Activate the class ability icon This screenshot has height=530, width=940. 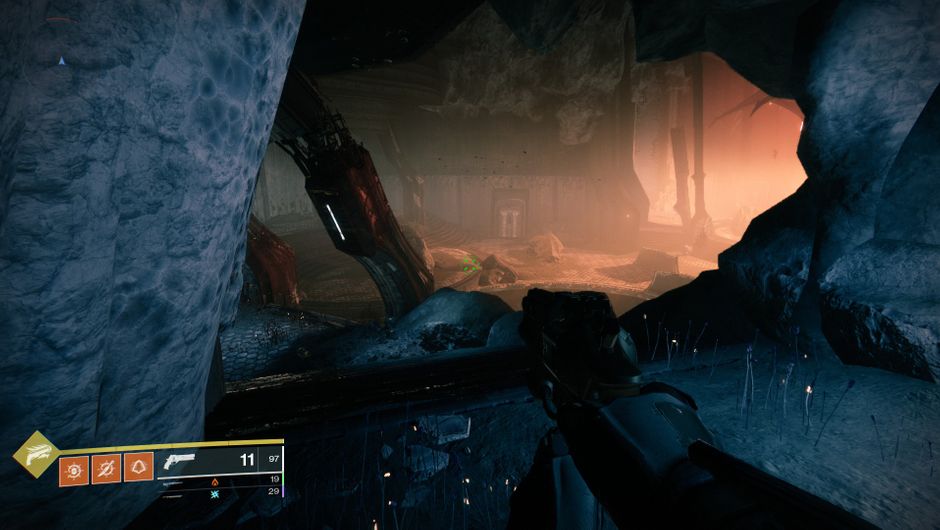(138, 468)
